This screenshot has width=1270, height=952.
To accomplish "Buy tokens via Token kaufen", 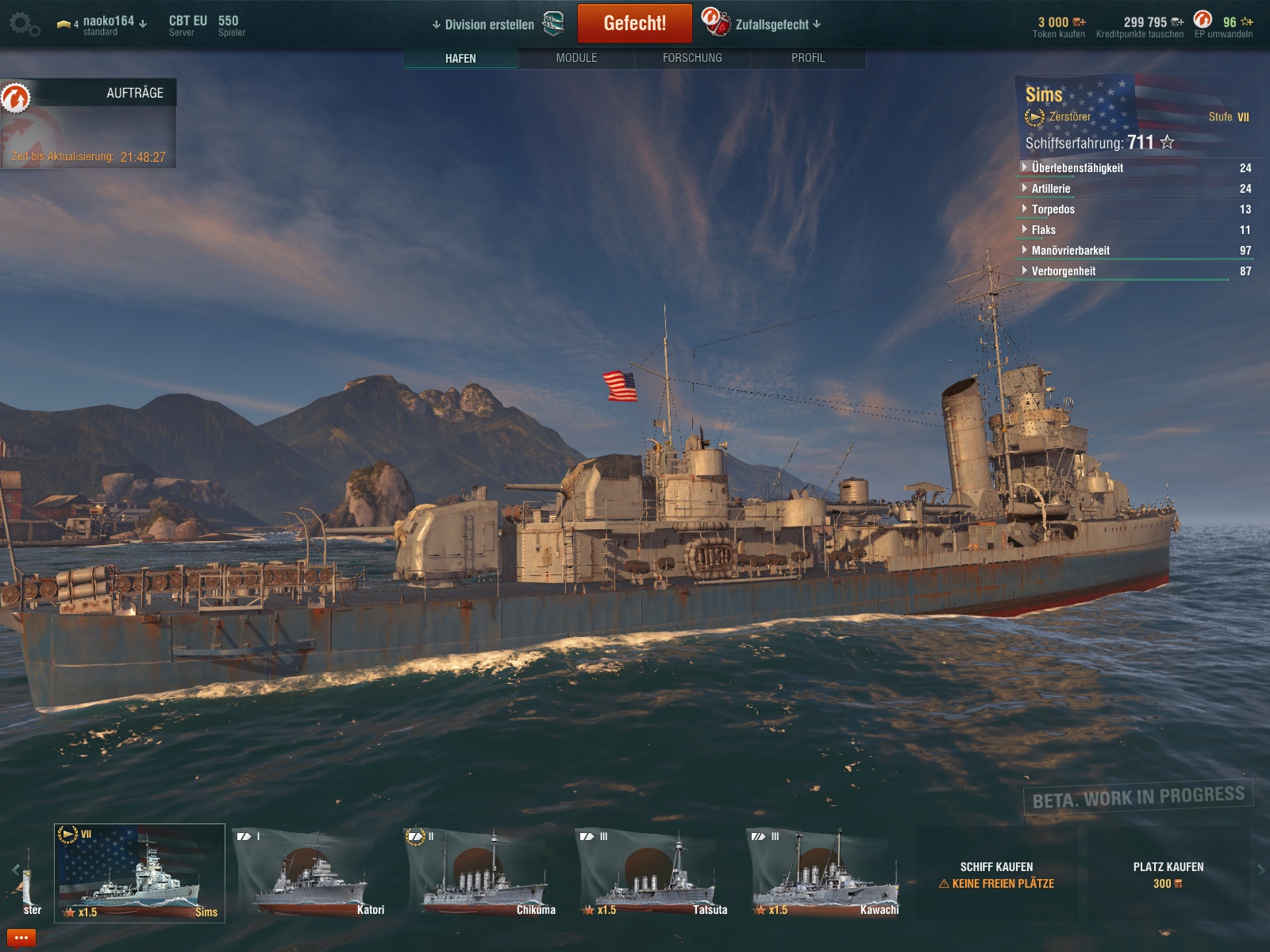I will [1059, 26].
